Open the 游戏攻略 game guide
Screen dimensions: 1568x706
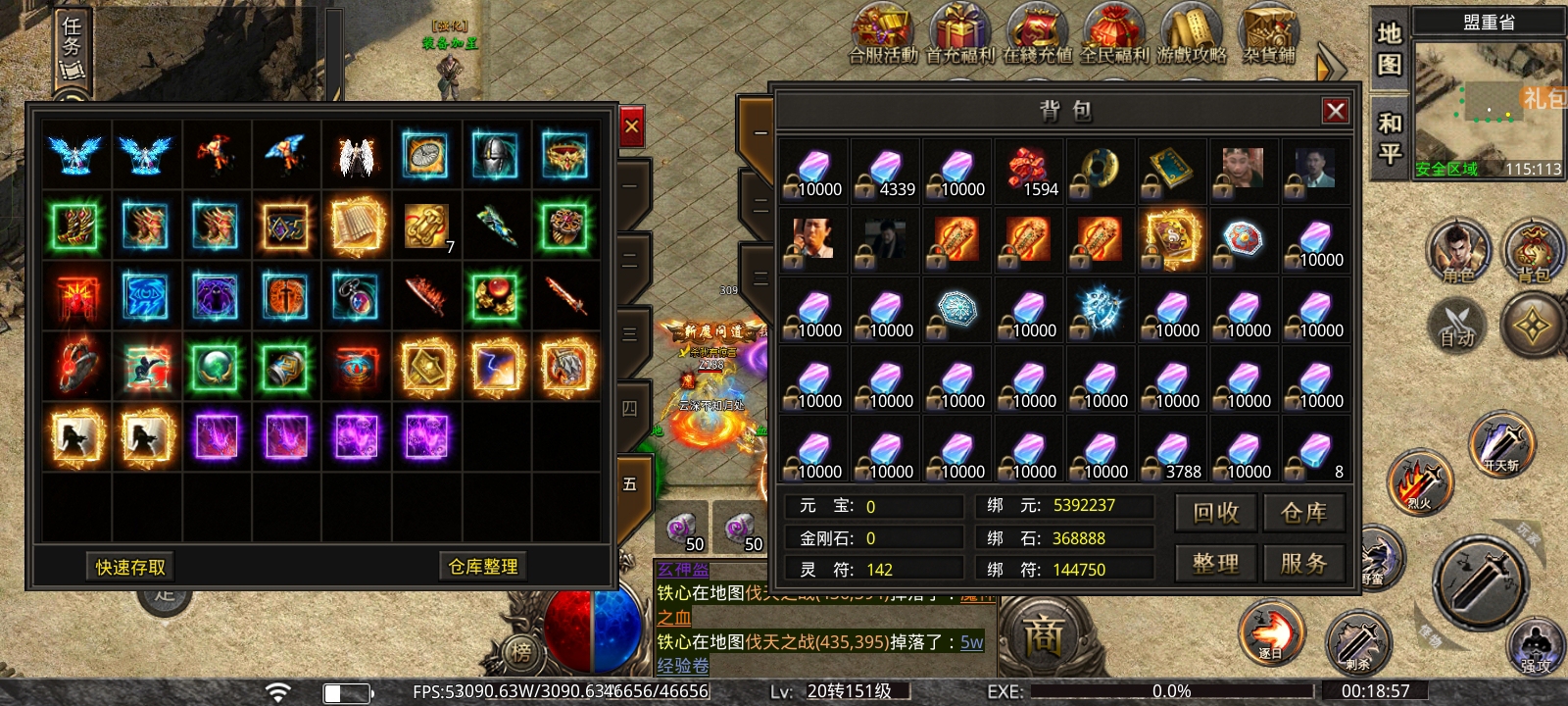(x=1191, y=36)
